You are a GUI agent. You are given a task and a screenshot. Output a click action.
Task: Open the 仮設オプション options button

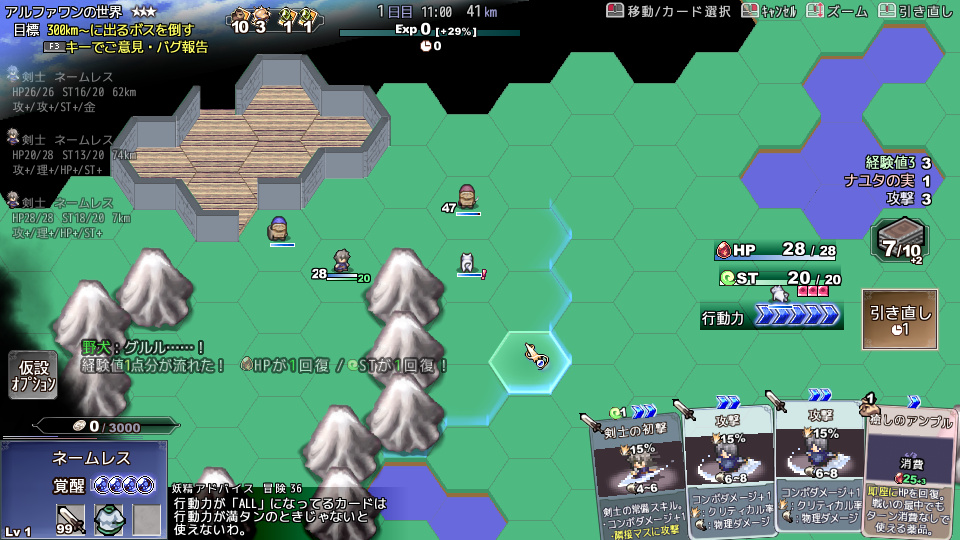coord(33,375)
